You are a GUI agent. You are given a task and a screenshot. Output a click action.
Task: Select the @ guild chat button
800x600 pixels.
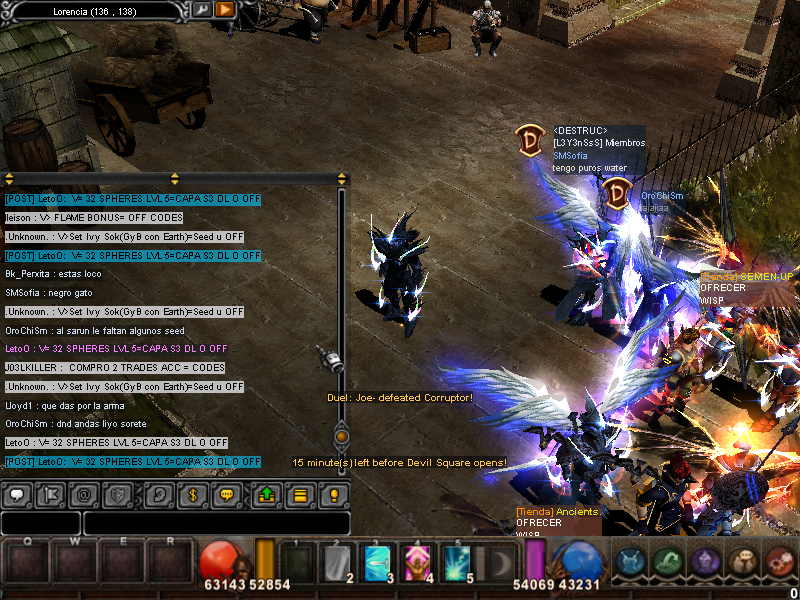(x=84, y=494)
